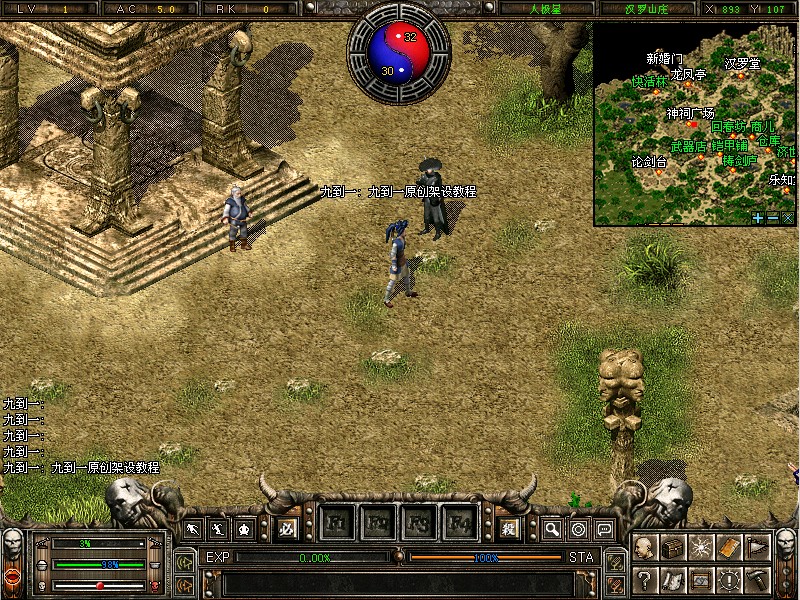Zoom out the minimap with minus button
800x600 pixels.
(773, 217)
